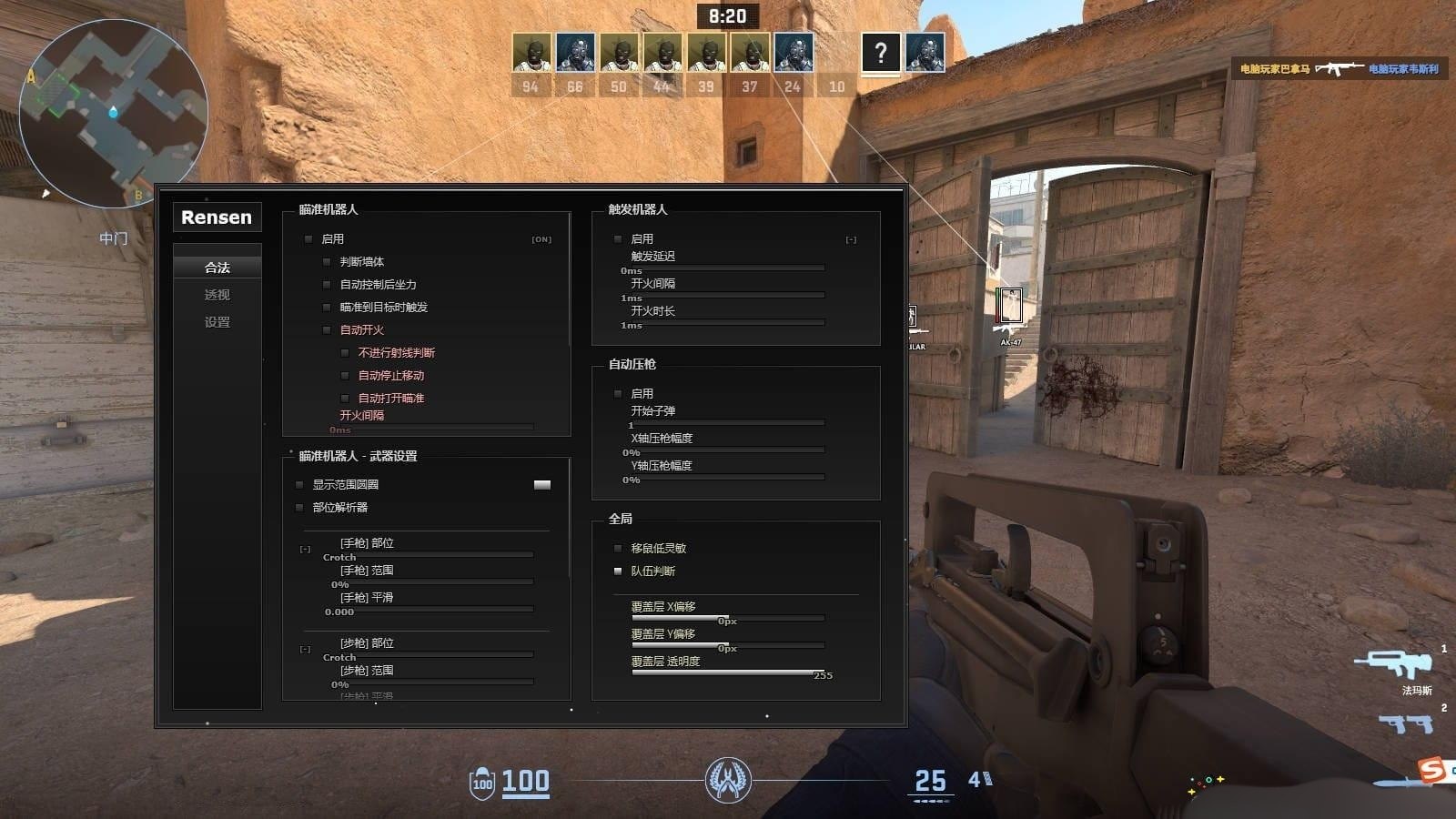The image size is (1456, 819).
Task: Enable 自动控制后坐力 checkbox
Action: (x=327, y=285)
